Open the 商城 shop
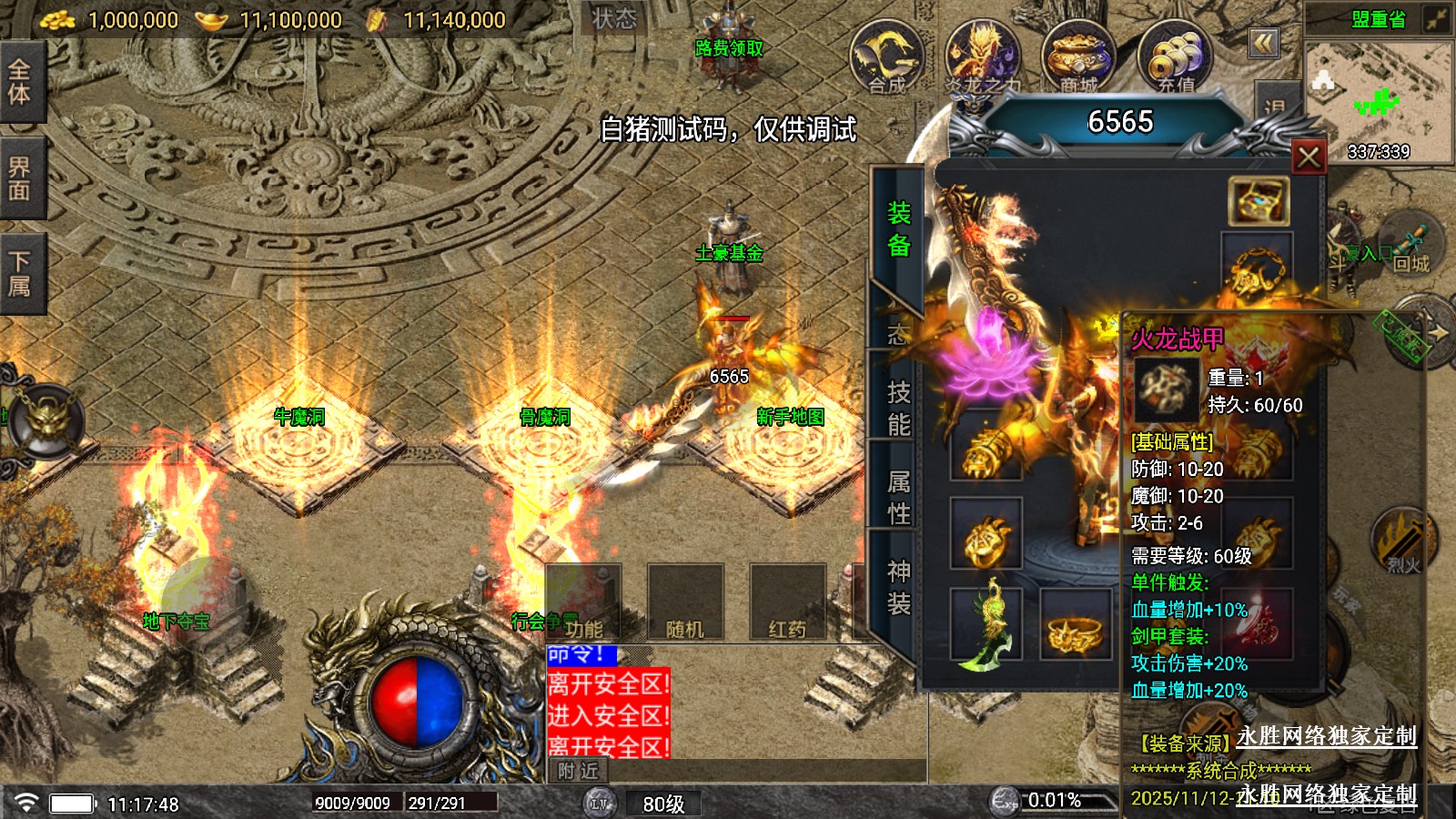 click(1078, 57)
